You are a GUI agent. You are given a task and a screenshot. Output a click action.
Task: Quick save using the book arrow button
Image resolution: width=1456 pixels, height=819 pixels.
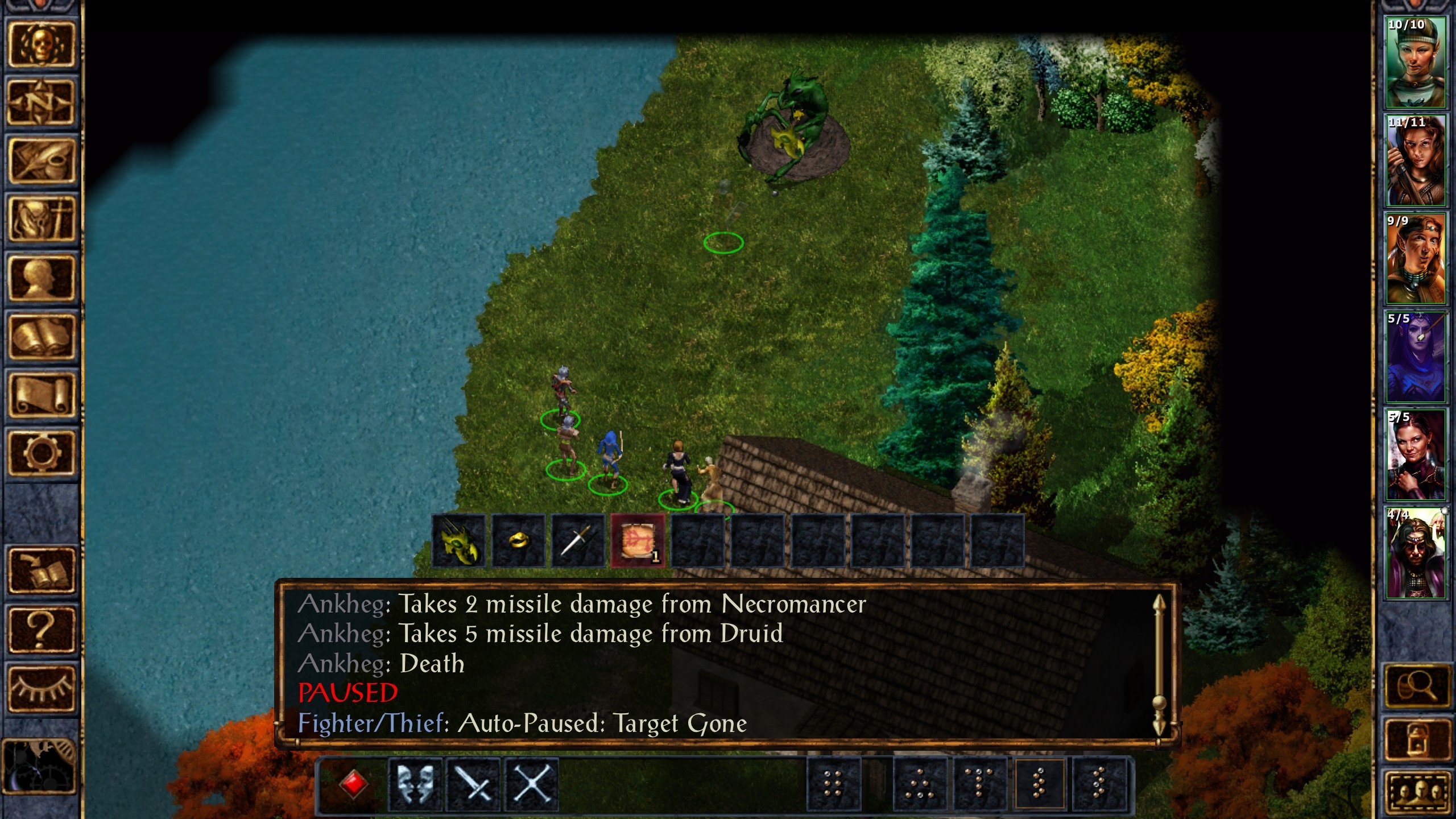(x=40, y=570)
